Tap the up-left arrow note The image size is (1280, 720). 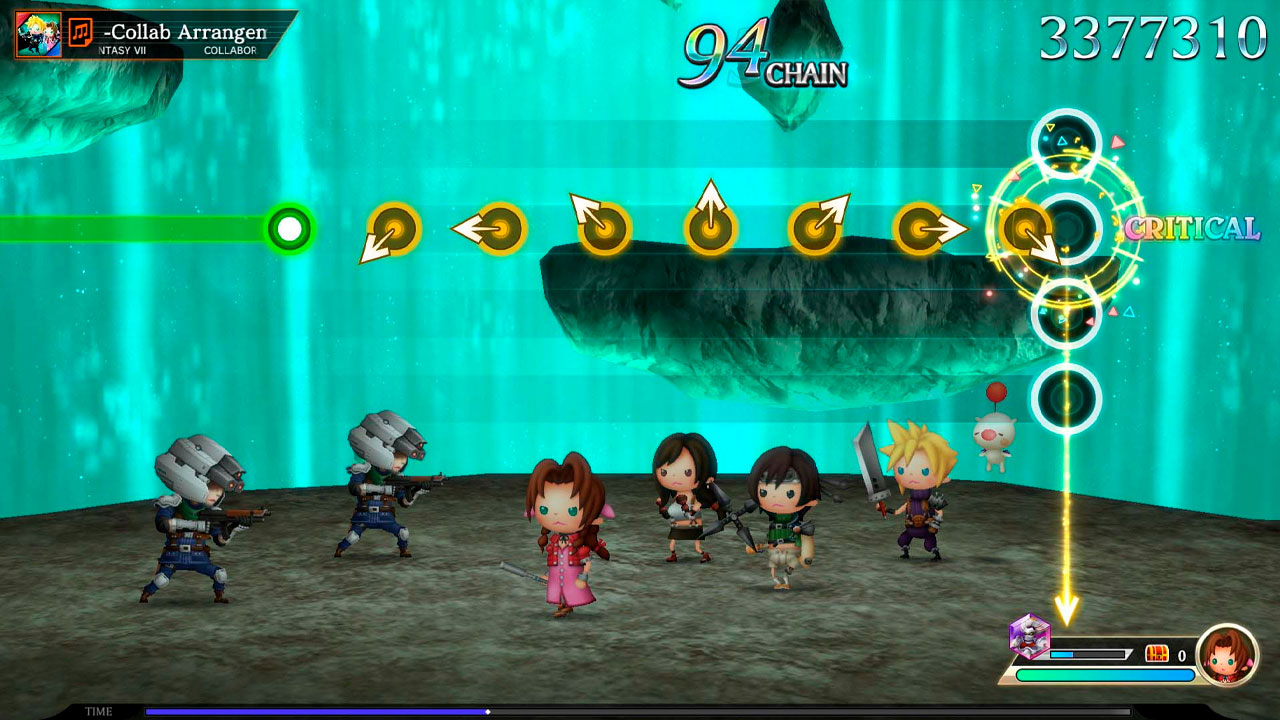(602, 226)
